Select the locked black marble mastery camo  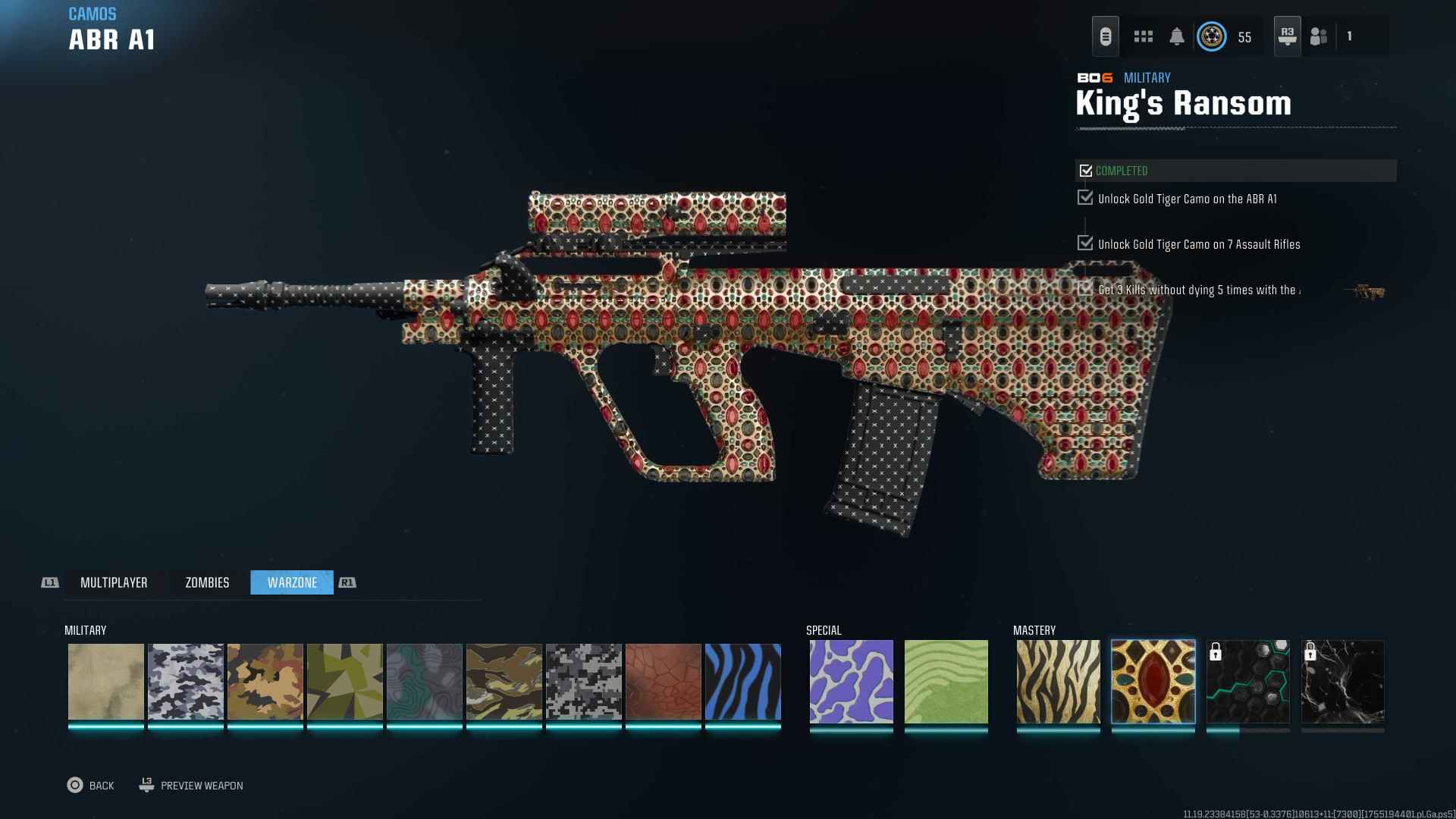(1343, 682)
